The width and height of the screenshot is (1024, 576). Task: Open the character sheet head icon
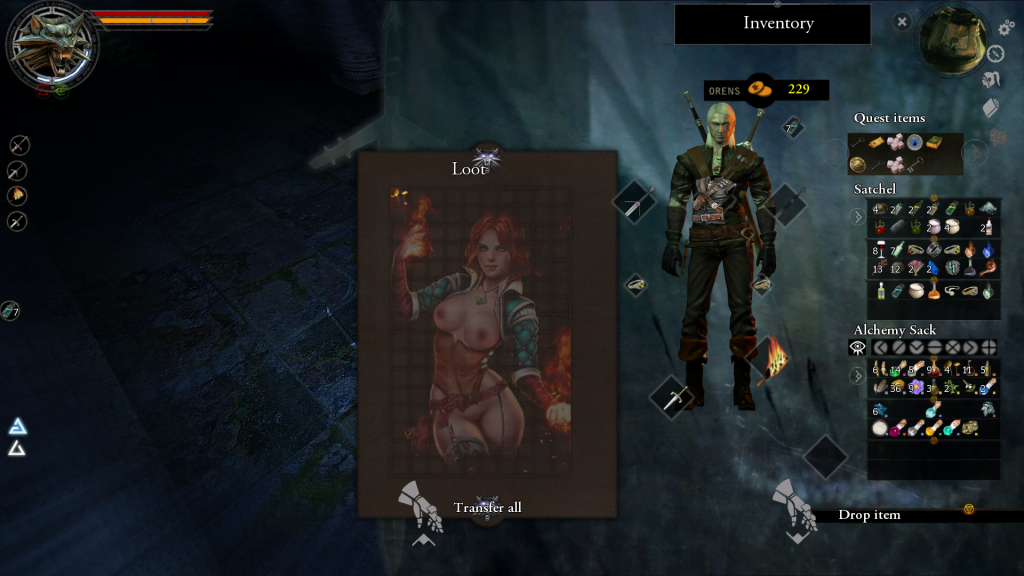point(991,80)
